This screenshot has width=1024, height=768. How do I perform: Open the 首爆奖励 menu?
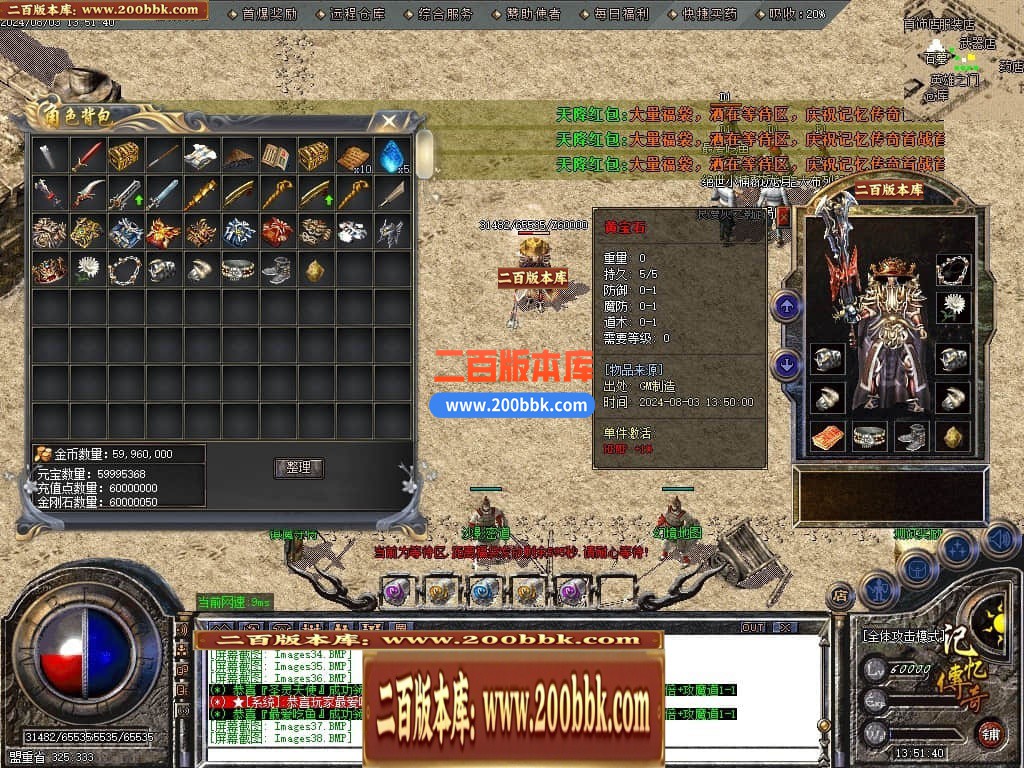269,14
